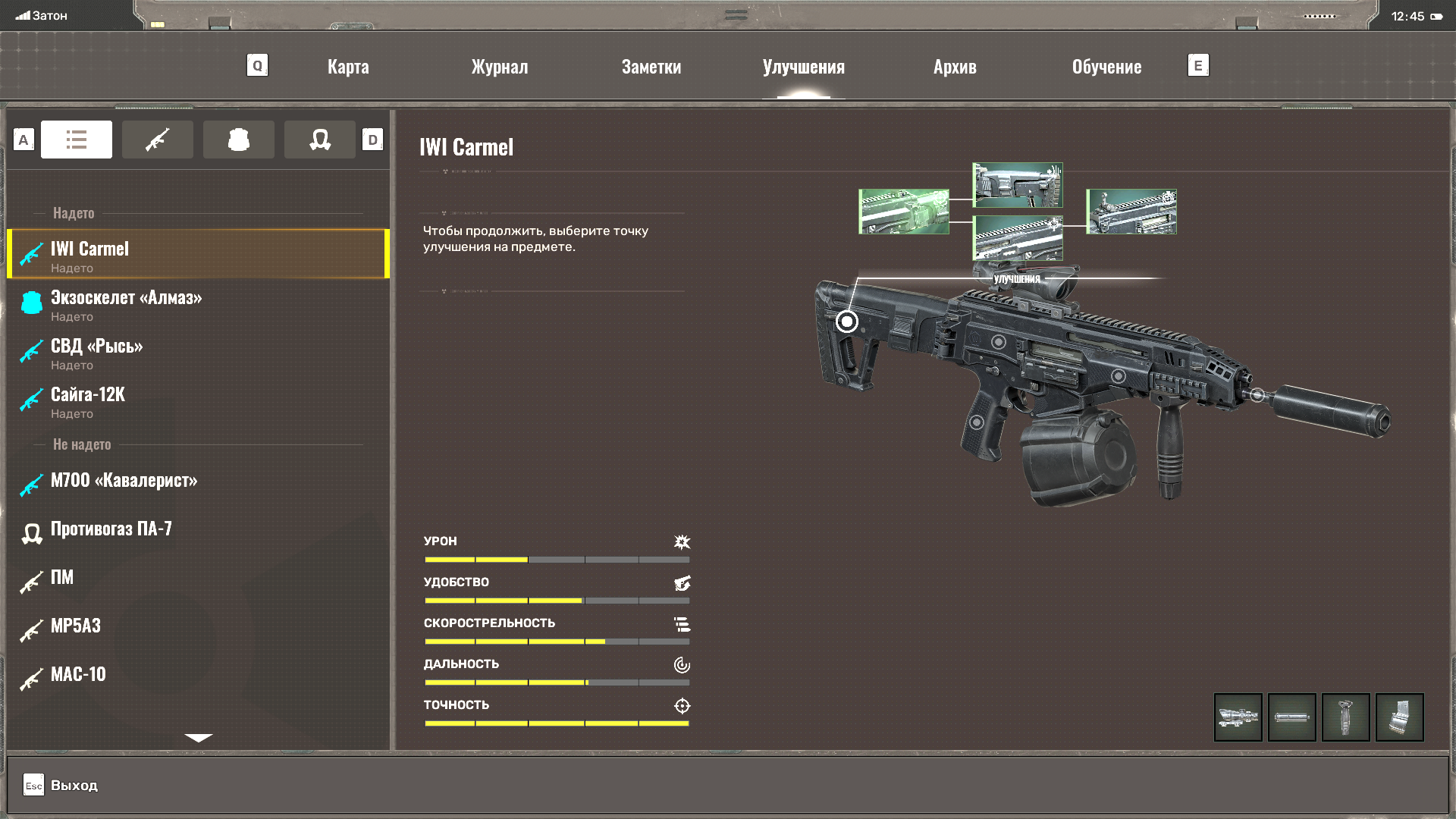
Task: Go to the Архив tab
Action: (x=955, y=67)
